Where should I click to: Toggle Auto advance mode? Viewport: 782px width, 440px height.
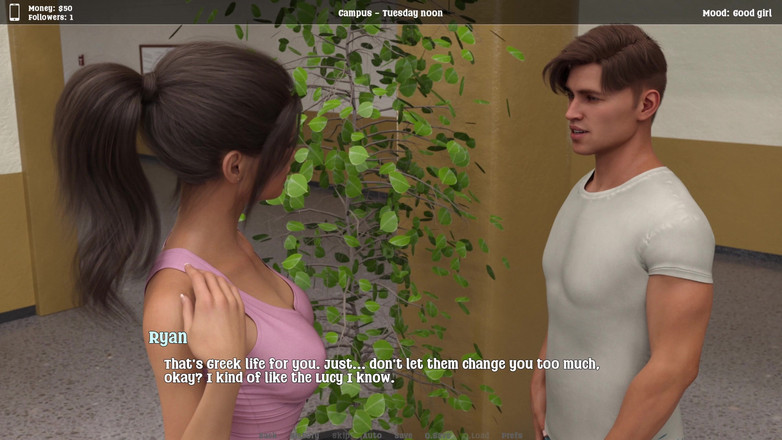(372, 435)
